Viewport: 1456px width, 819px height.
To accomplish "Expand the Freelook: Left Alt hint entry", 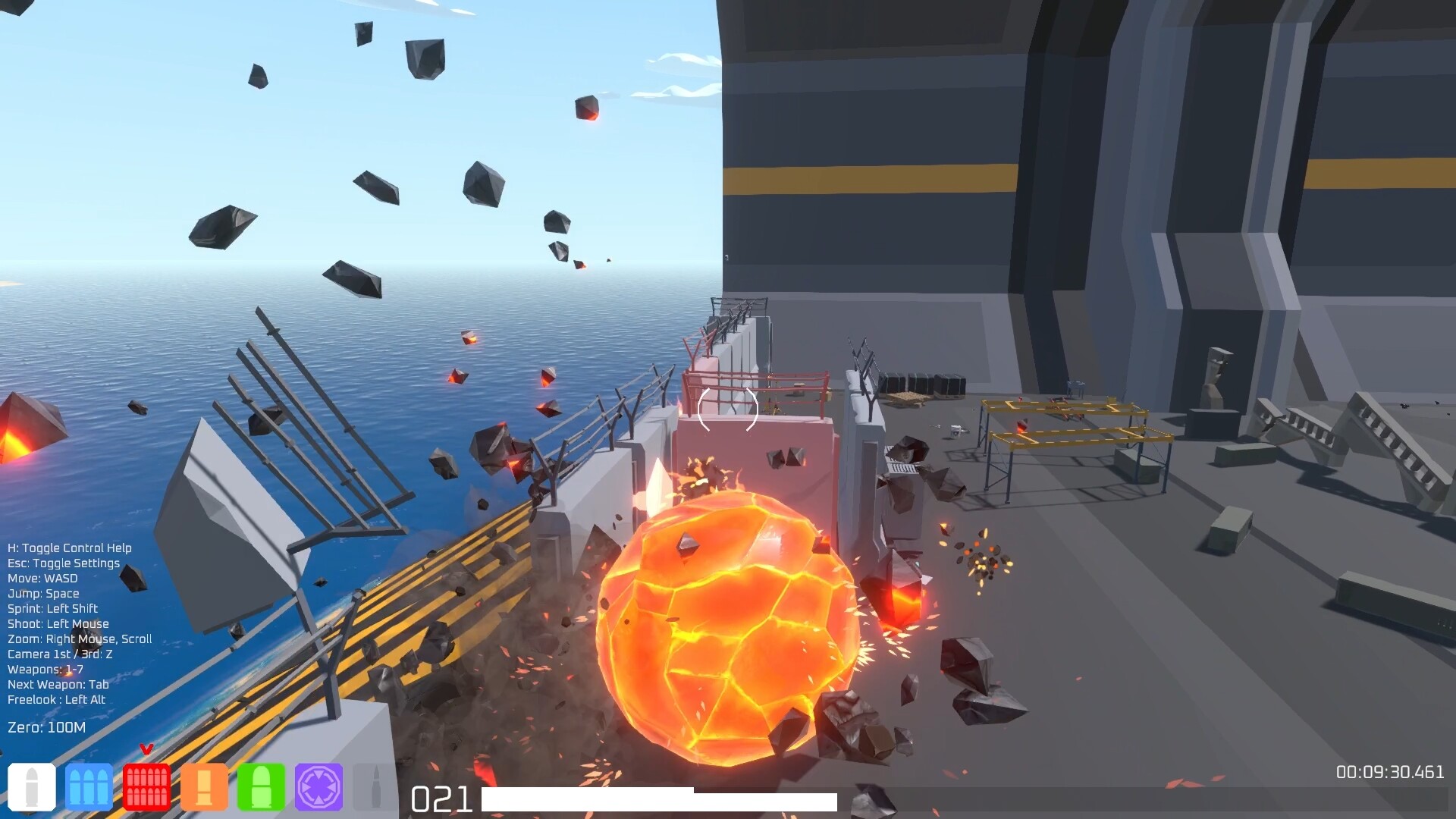I will (x=57, y=699).
